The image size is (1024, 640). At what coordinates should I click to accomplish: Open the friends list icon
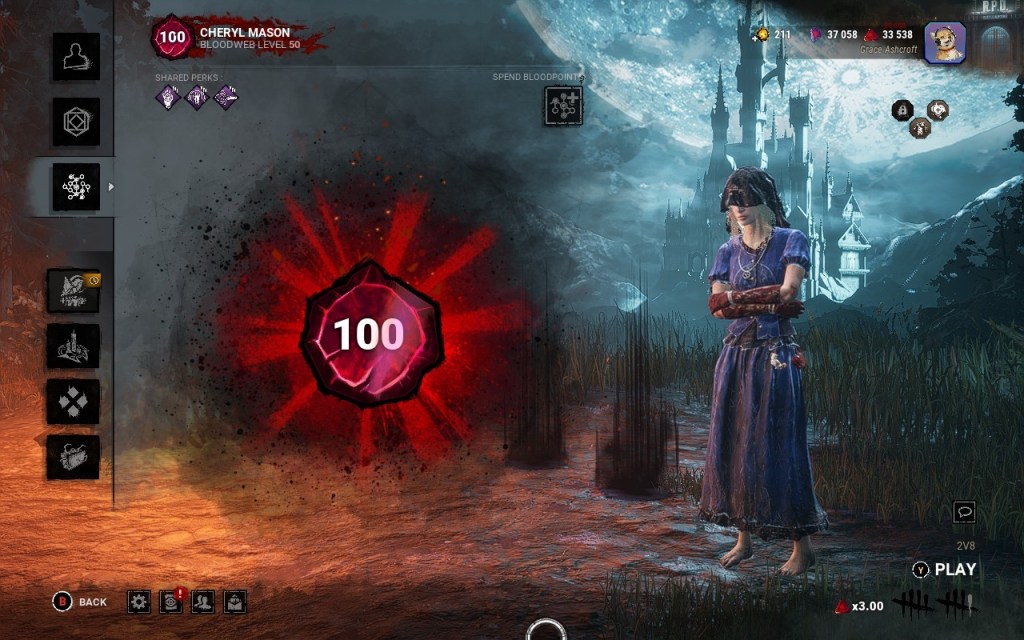203,601
